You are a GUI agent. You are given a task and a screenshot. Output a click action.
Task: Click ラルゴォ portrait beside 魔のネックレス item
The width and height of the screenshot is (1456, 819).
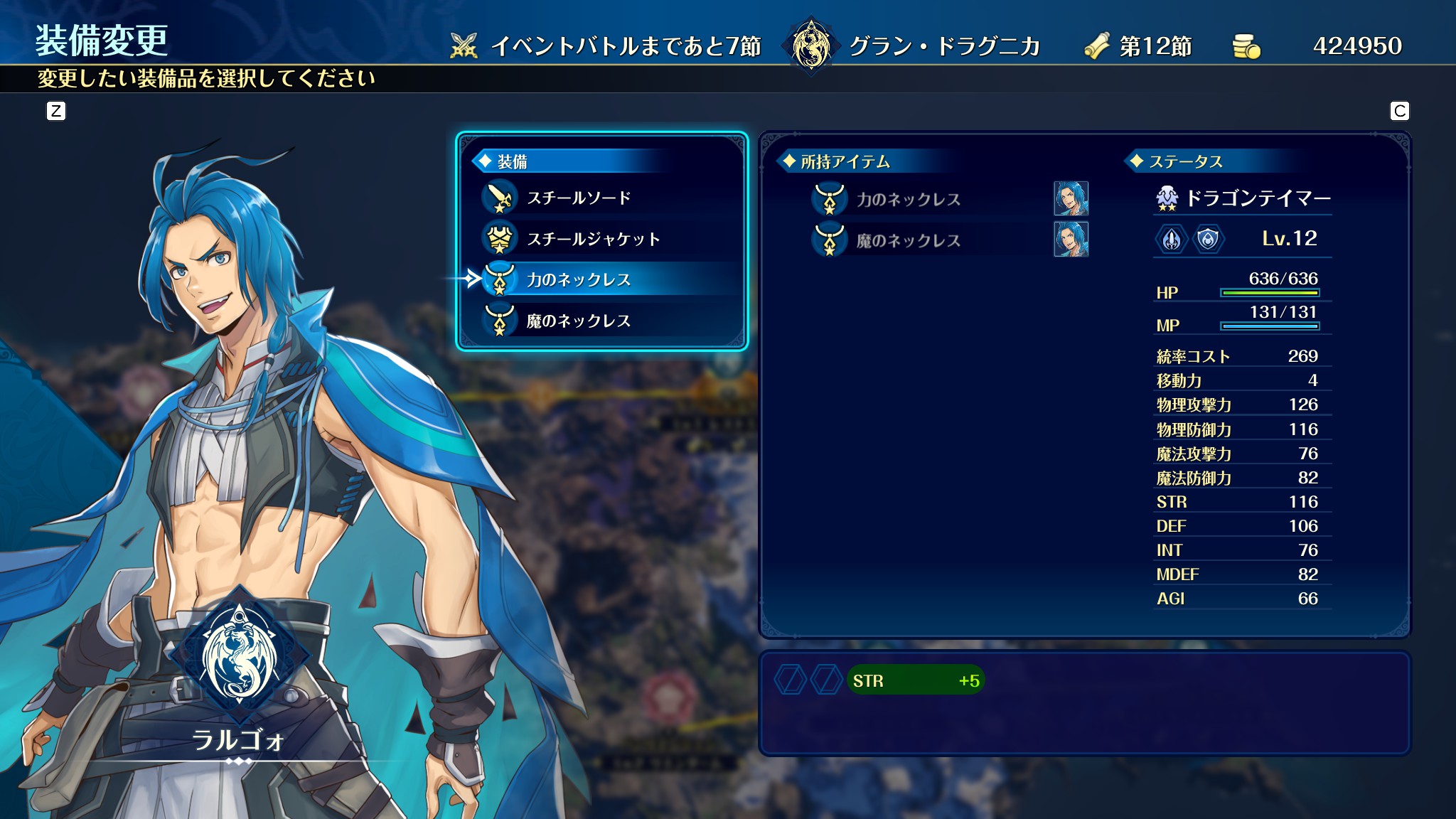[x=1071, y=240]
